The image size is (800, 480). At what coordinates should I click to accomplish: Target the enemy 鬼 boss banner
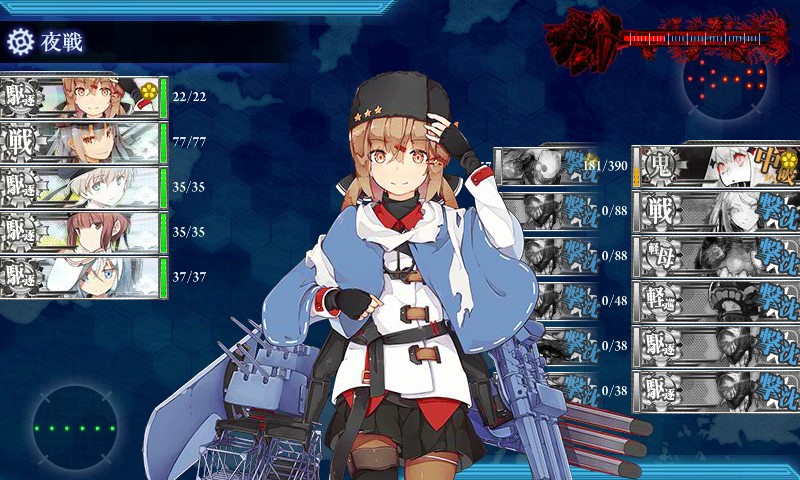tap(715, 166)
